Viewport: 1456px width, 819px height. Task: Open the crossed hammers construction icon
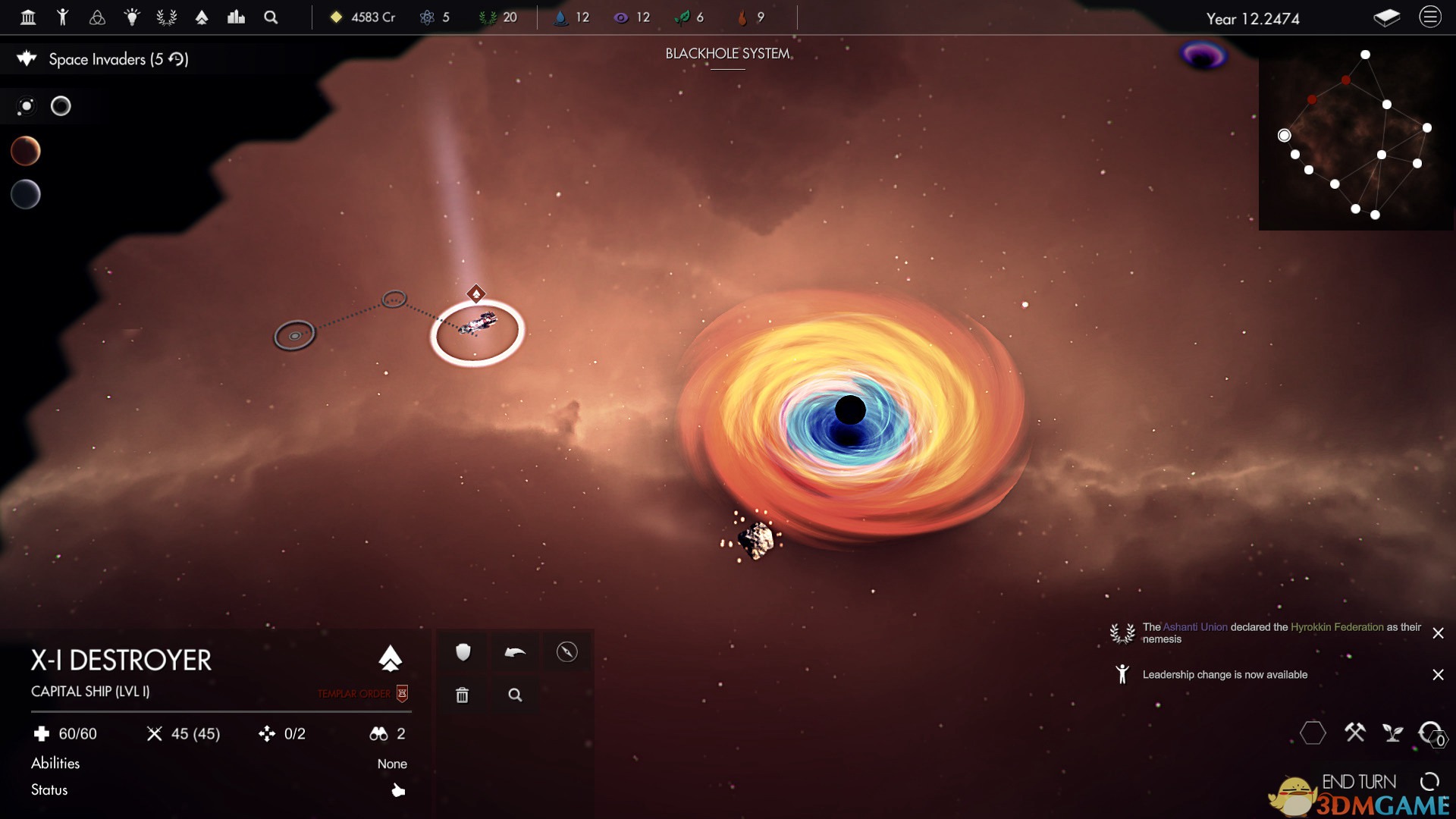coord(1354,733)
